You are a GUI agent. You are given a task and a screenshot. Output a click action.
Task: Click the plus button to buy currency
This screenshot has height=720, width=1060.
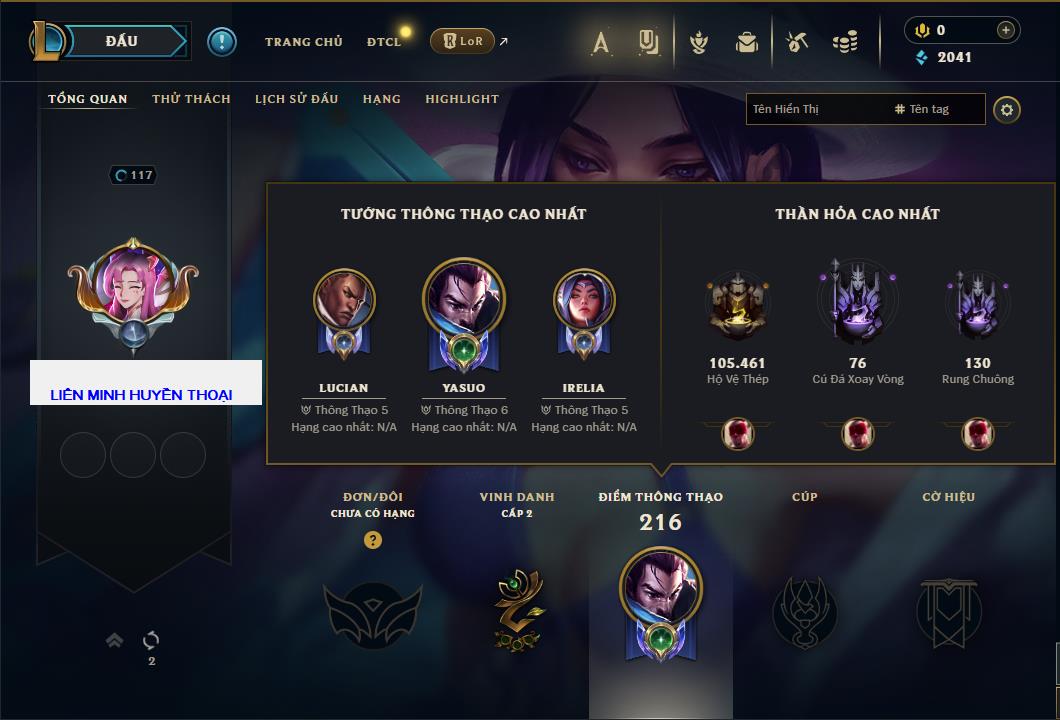(x=1006, y=30)
